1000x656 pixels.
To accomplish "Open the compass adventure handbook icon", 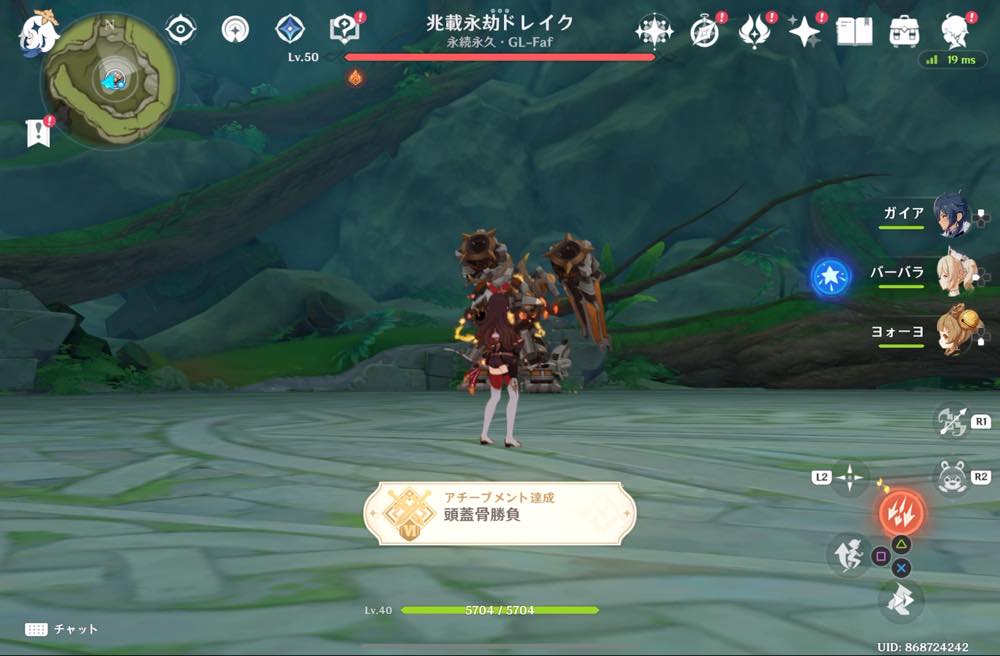I will point(705,32).
